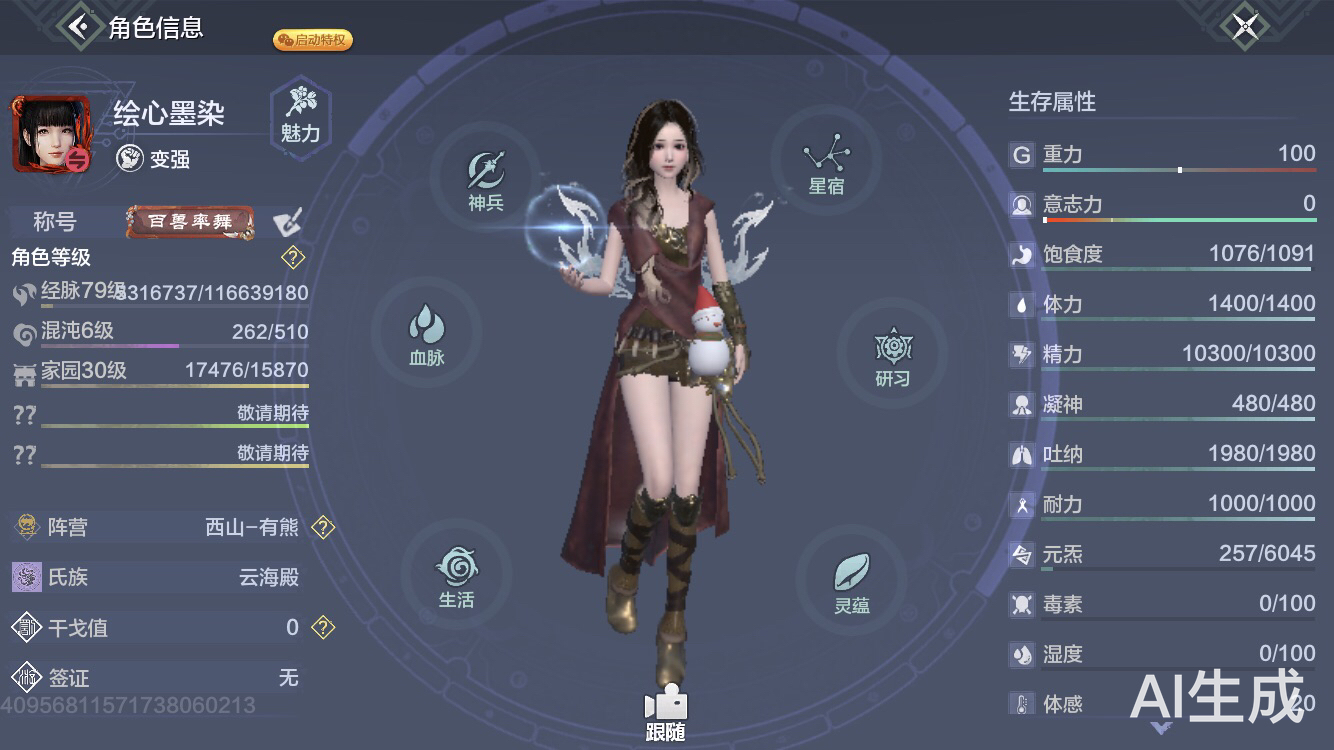This screenshot has width=1334, height=750.
Task: Open the 魅力 (Charm) panel
Action: [x=301, y=118]
